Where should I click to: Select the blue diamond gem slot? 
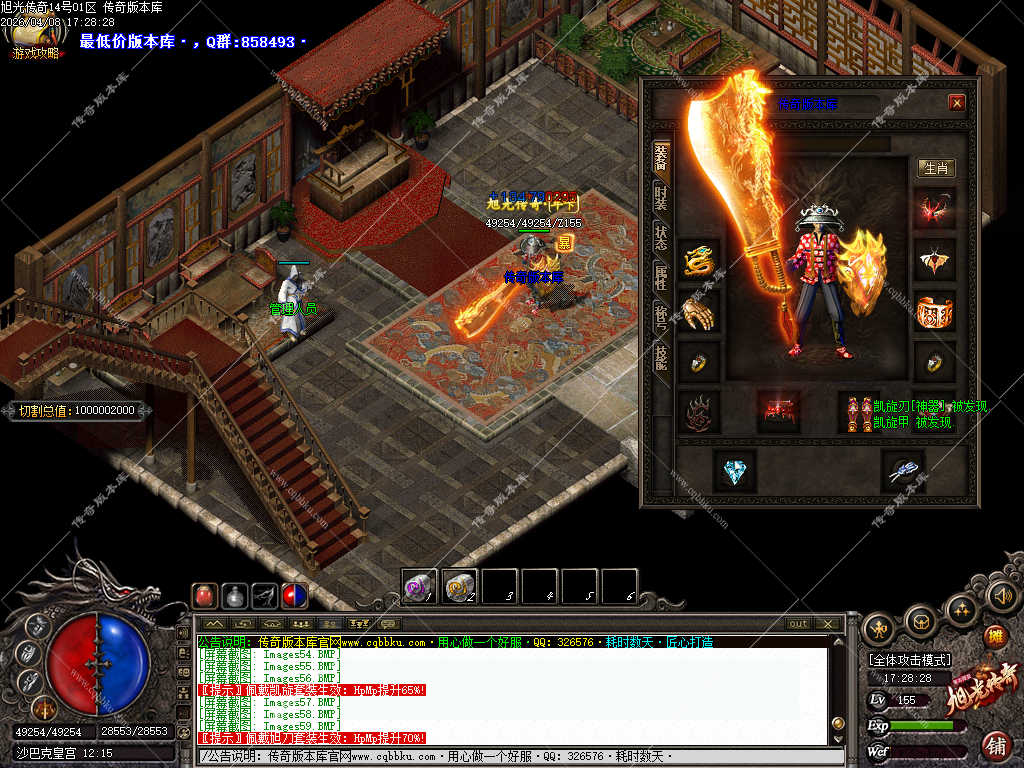(x=735, y=470)
